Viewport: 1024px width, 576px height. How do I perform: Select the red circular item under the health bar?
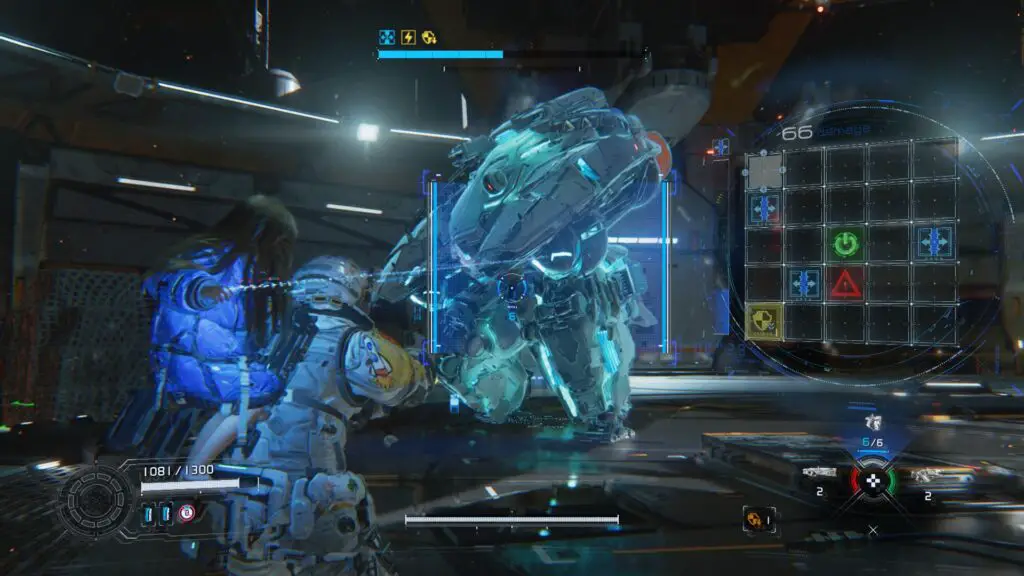186,513
